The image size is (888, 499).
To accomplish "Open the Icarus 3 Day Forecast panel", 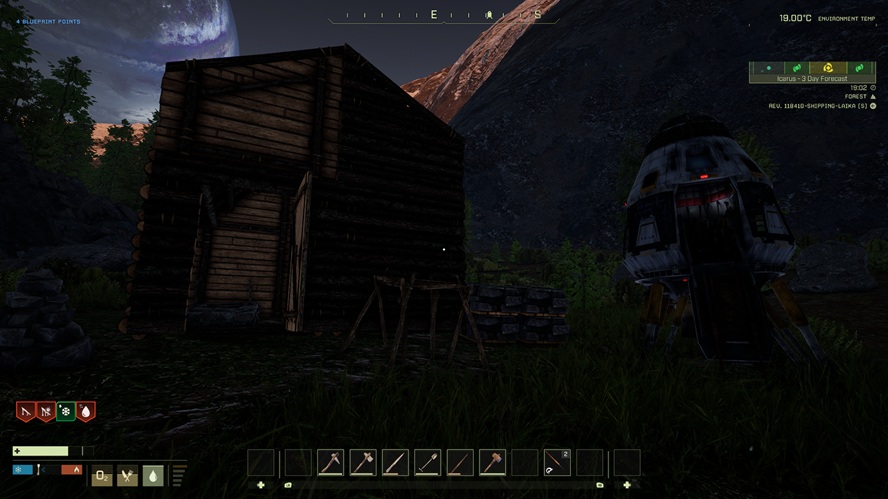I will point(812,78).
